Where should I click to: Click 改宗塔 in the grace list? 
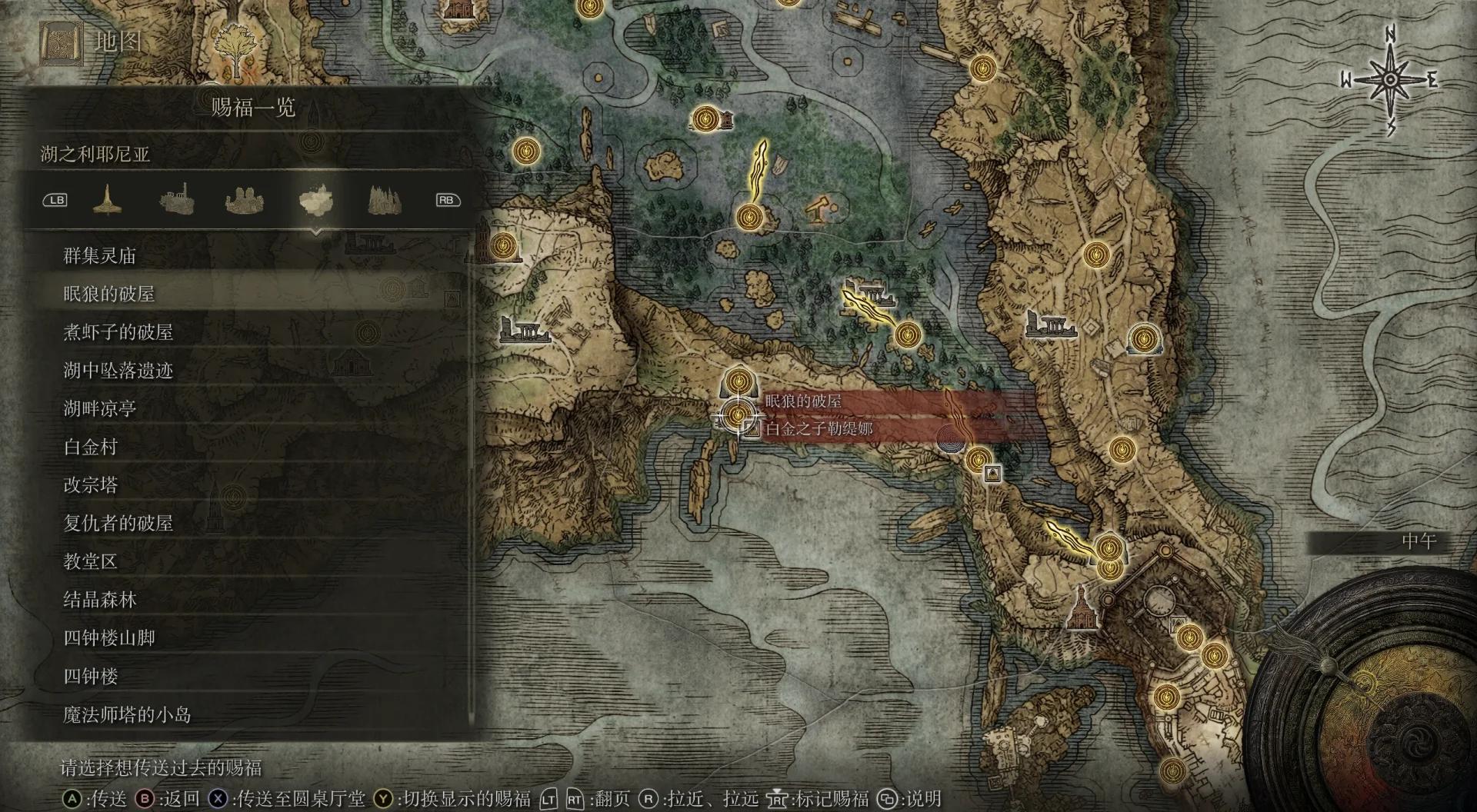[90, 485]
